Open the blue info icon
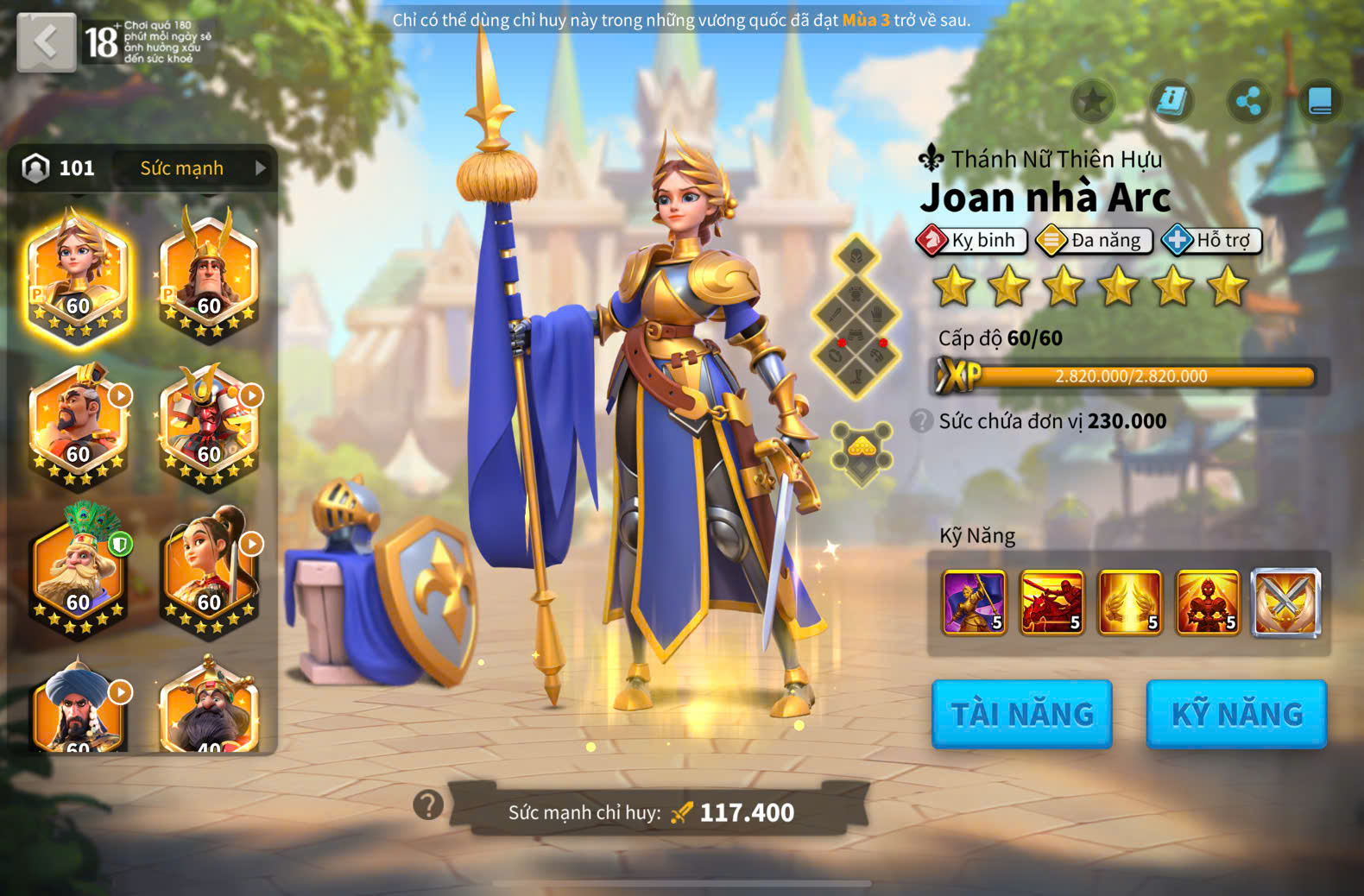 pyautogui.click(x=1171, y=102)
